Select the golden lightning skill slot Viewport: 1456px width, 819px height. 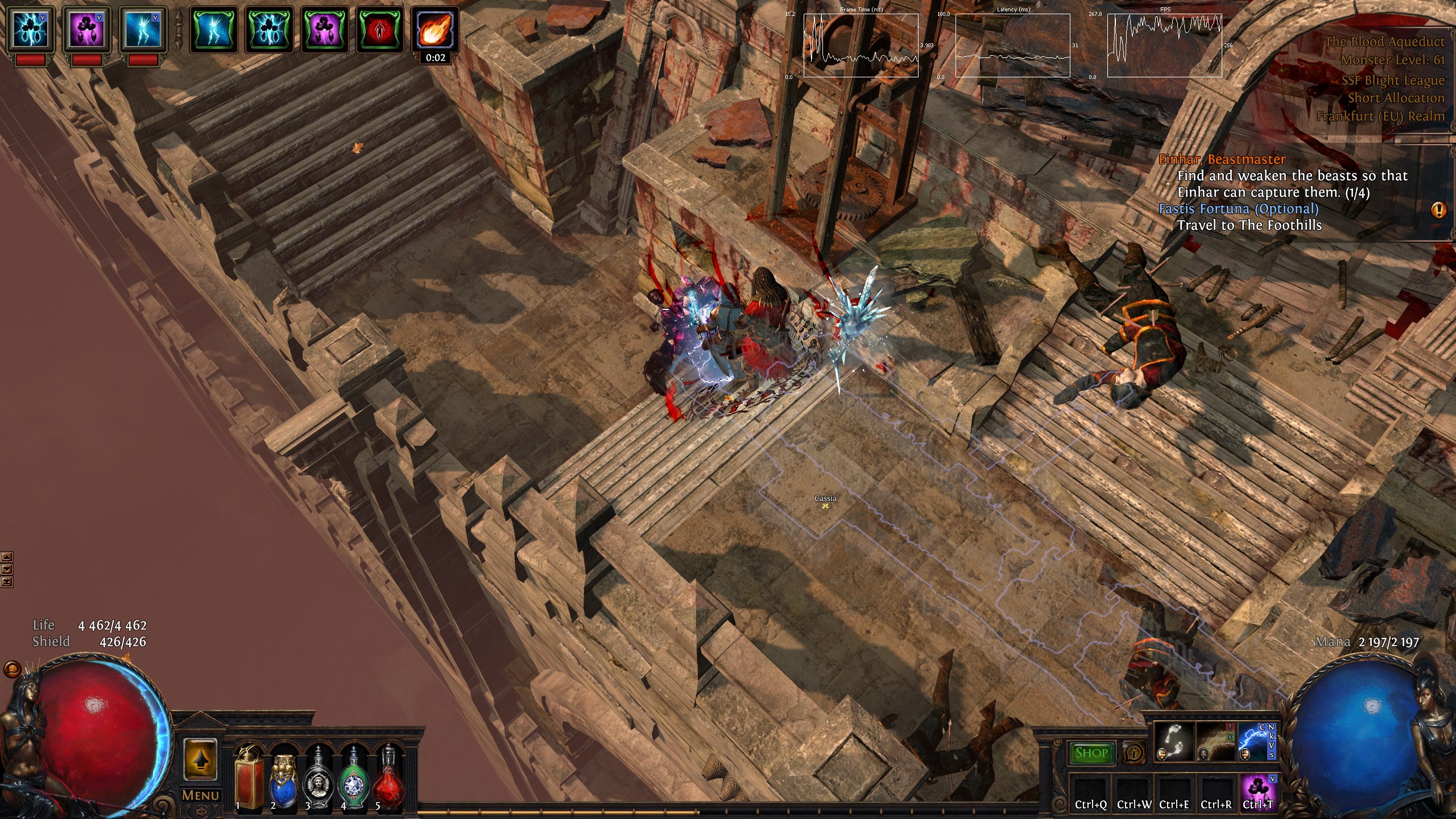[x=1215, y=741]
